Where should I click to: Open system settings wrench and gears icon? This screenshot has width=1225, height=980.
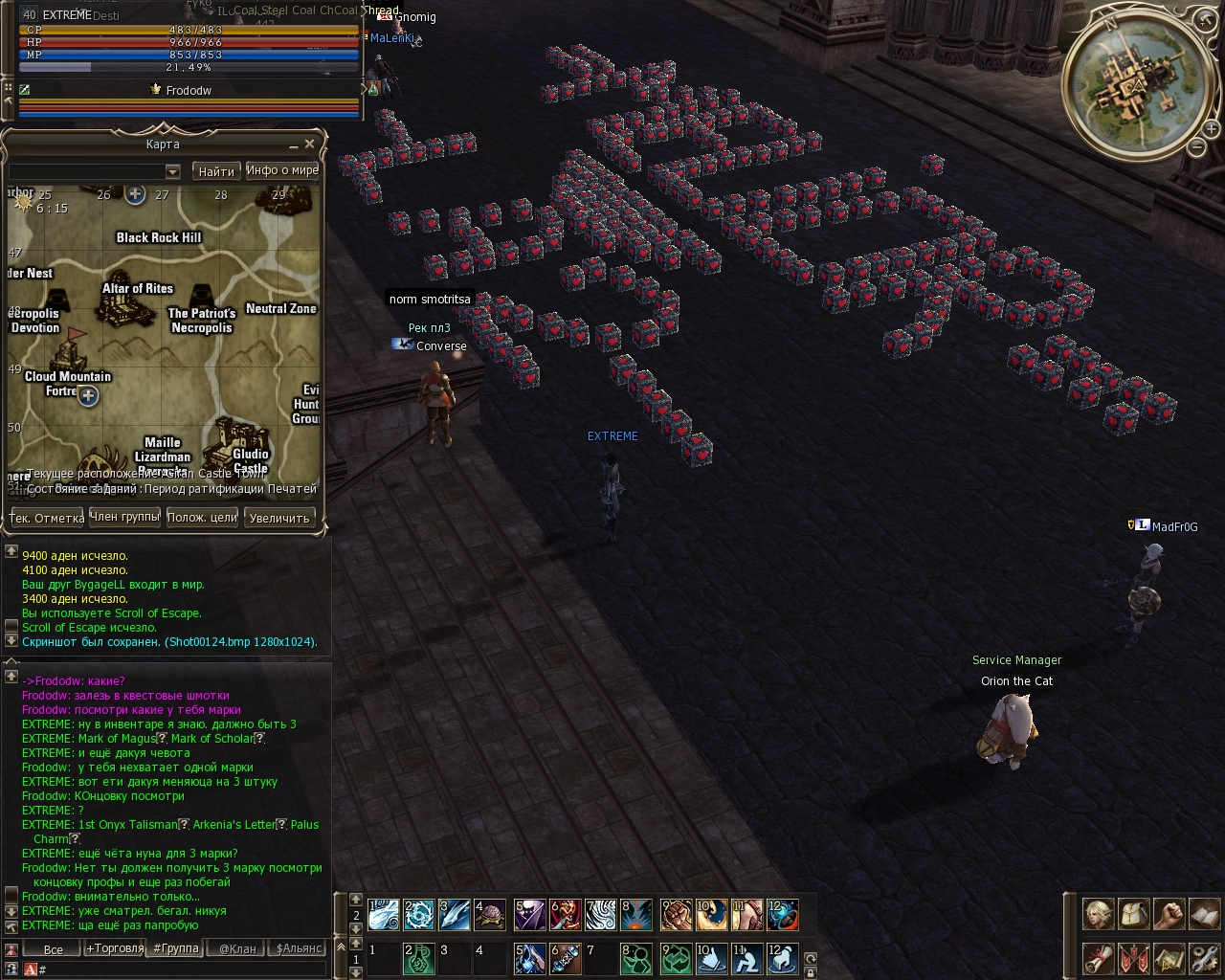(1203, 958)
